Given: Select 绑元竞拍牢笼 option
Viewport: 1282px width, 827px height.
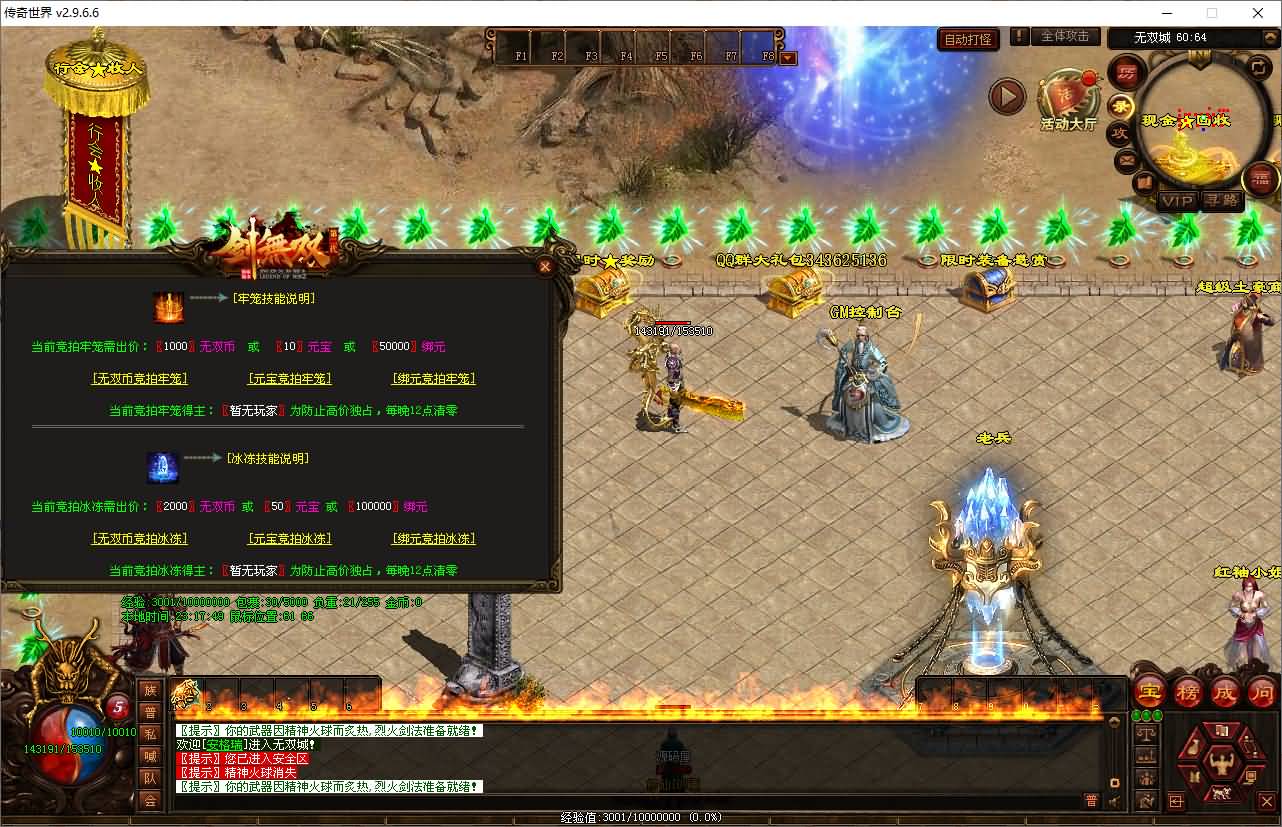Looking at the screenshot, I should [x=433, y=379].
